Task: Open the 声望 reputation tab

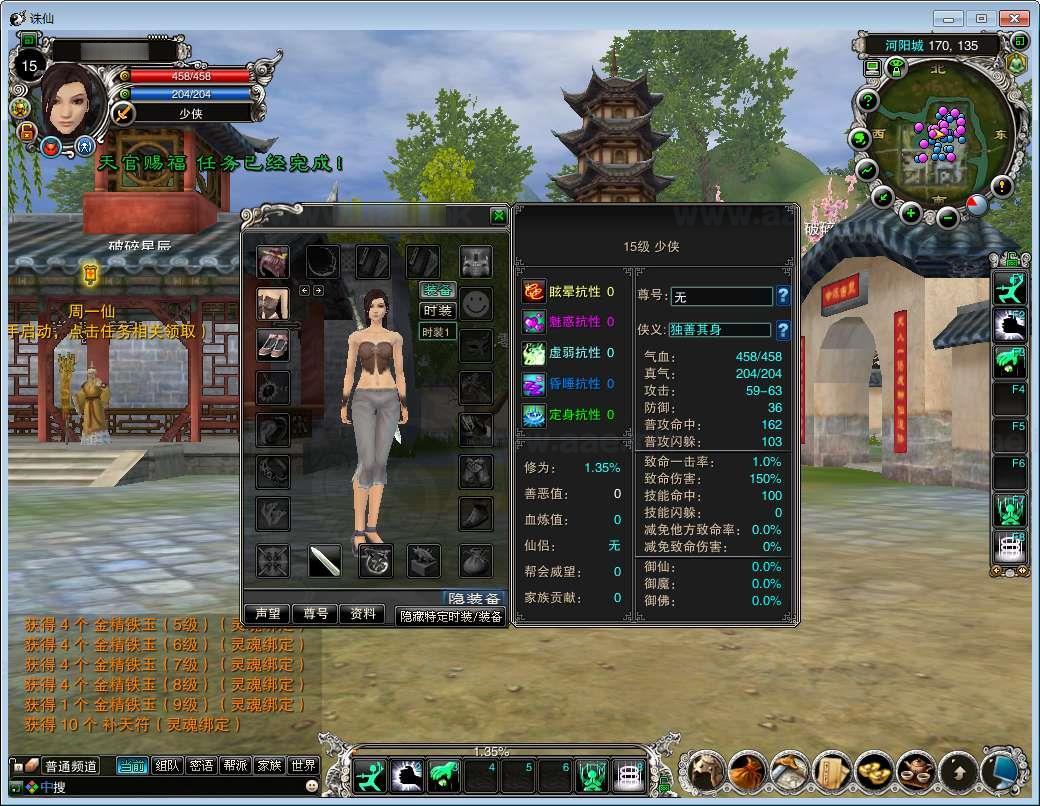Action: point(267,614)
